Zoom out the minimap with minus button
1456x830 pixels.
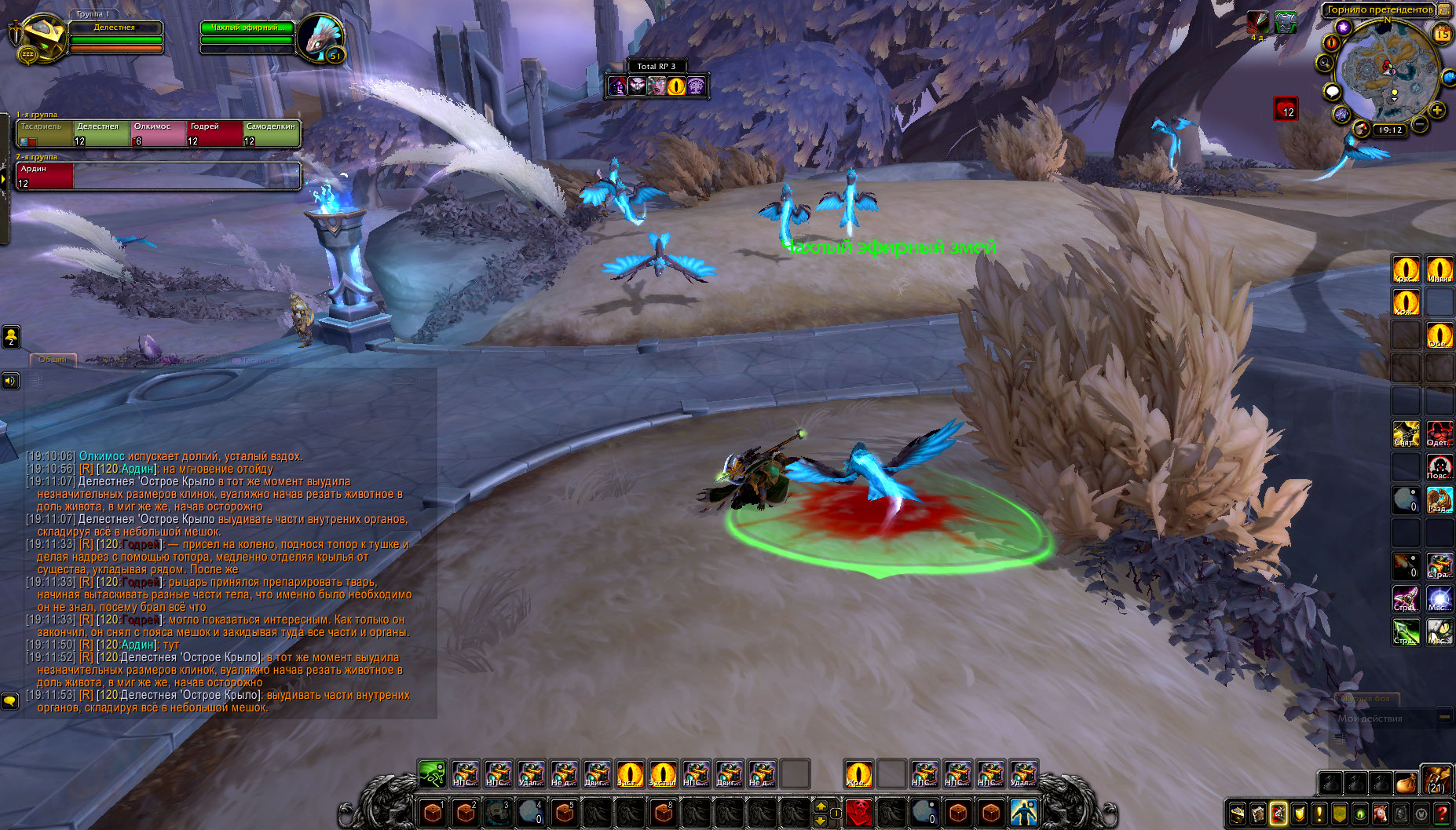pyautogui.click(x=1420, y=124)
